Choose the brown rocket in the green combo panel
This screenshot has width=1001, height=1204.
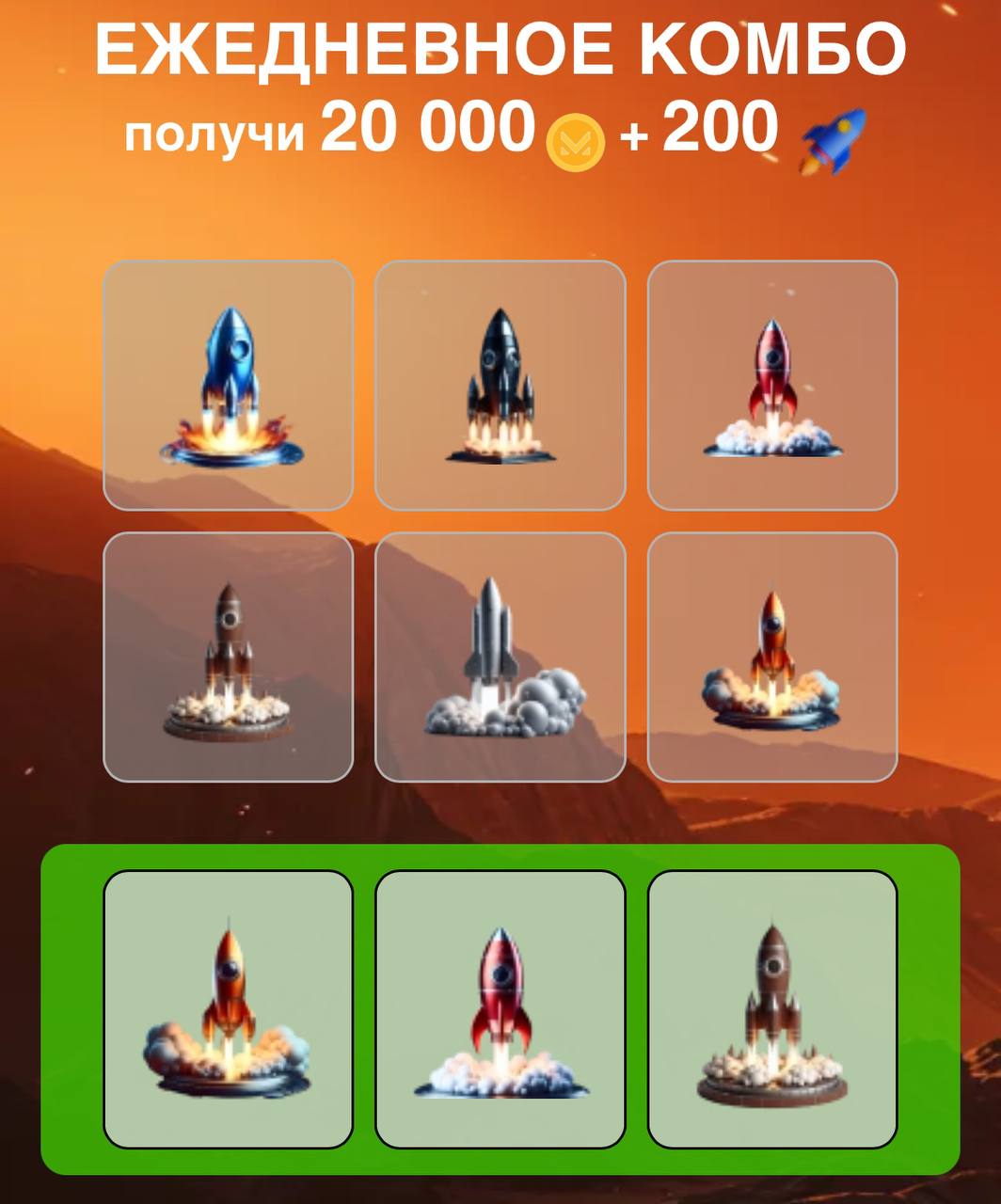coord(772,1008)
